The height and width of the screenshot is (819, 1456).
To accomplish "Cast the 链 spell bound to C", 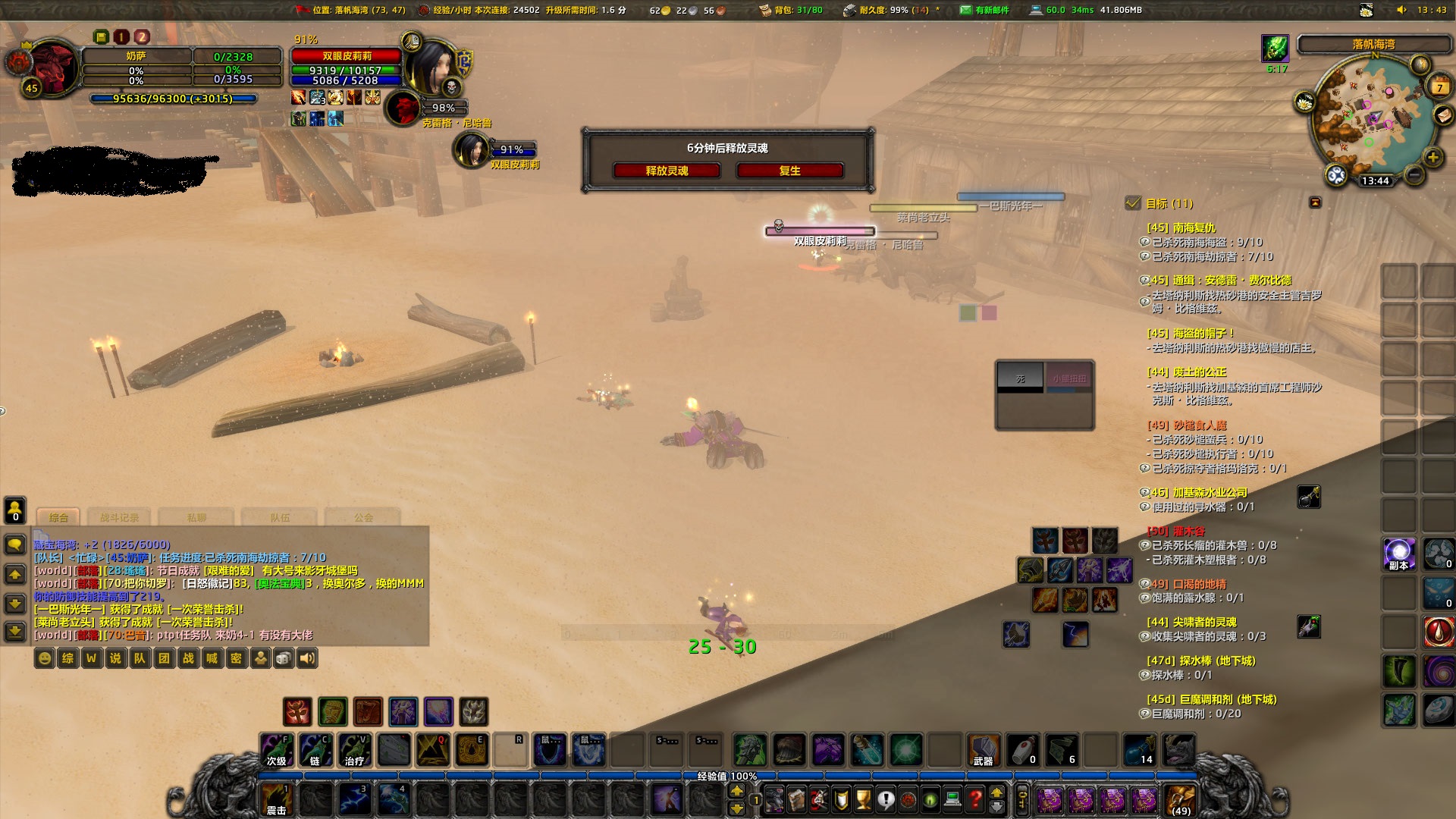I will point(315,751).
